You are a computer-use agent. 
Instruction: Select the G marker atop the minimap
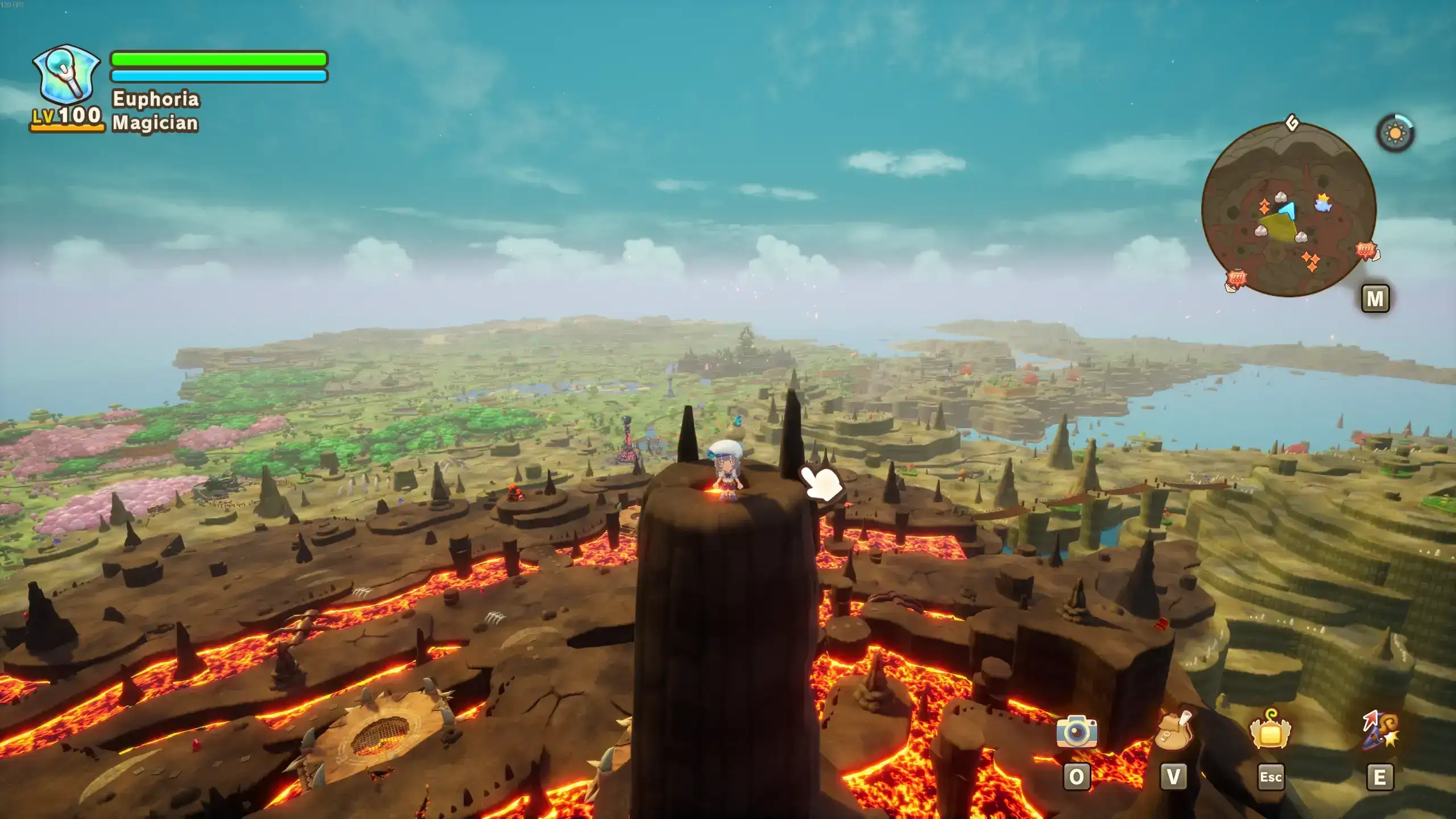pos(1292,123)
